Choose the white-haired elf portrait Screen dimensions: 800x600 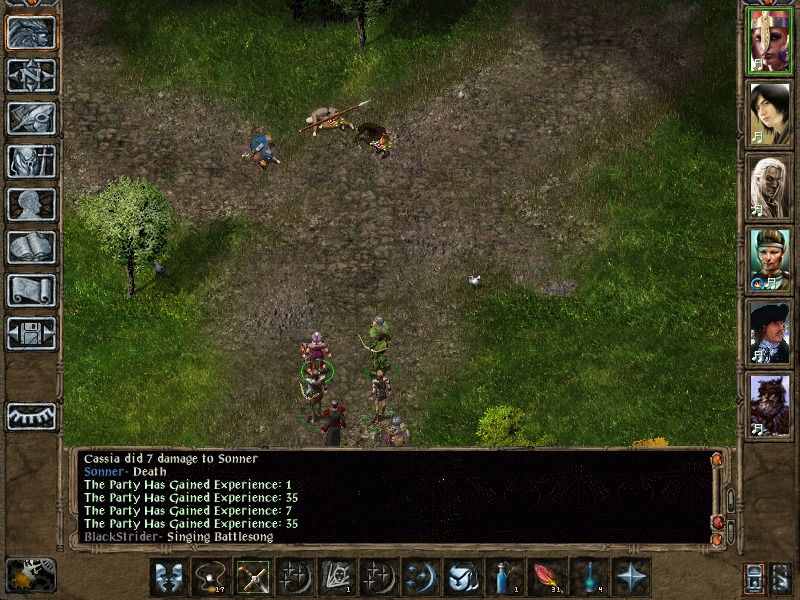[x=770, y=186]
